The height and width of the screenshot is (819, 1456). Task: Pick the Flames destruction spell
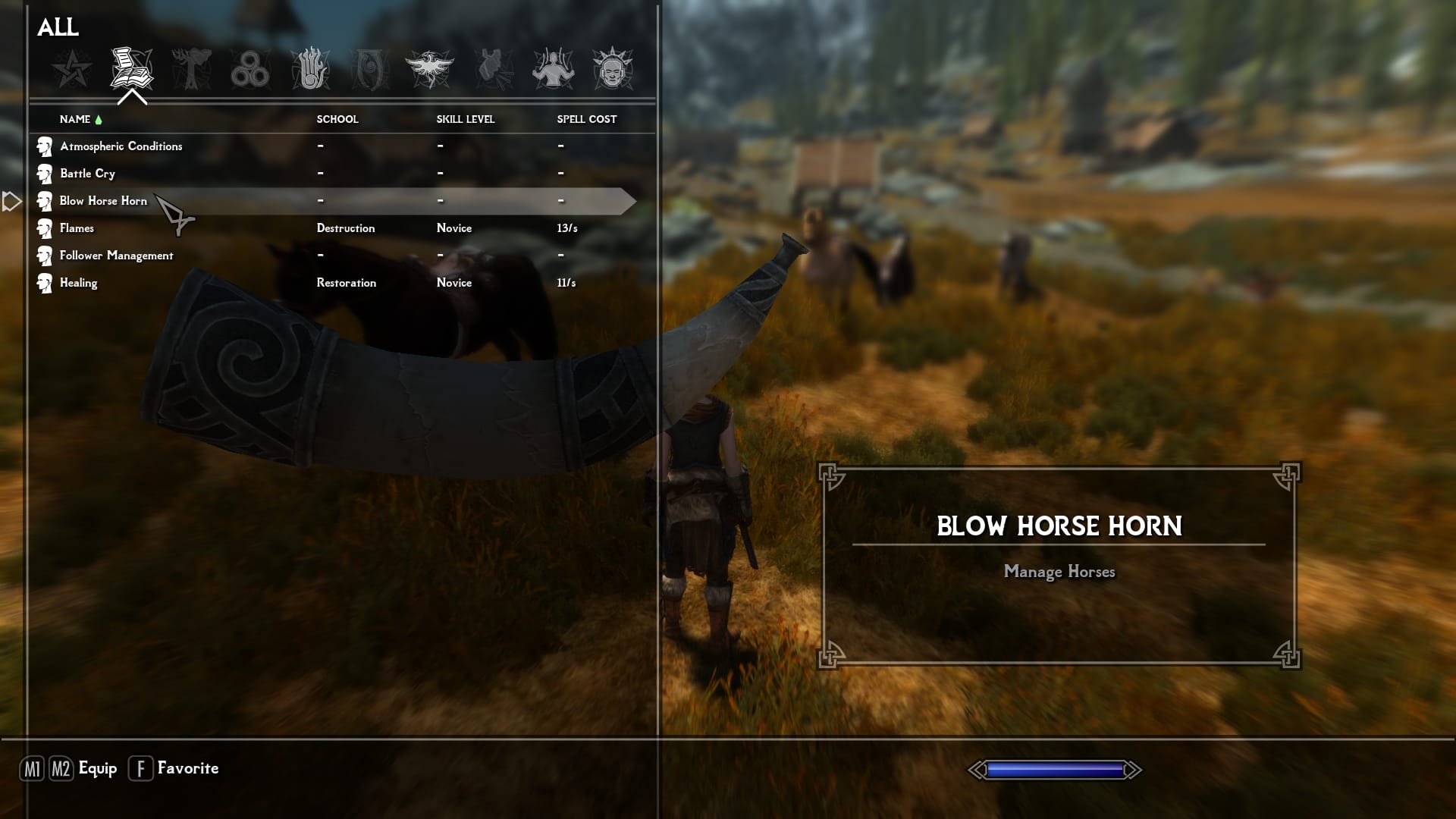pyautogui.click(x=77, y=228)
